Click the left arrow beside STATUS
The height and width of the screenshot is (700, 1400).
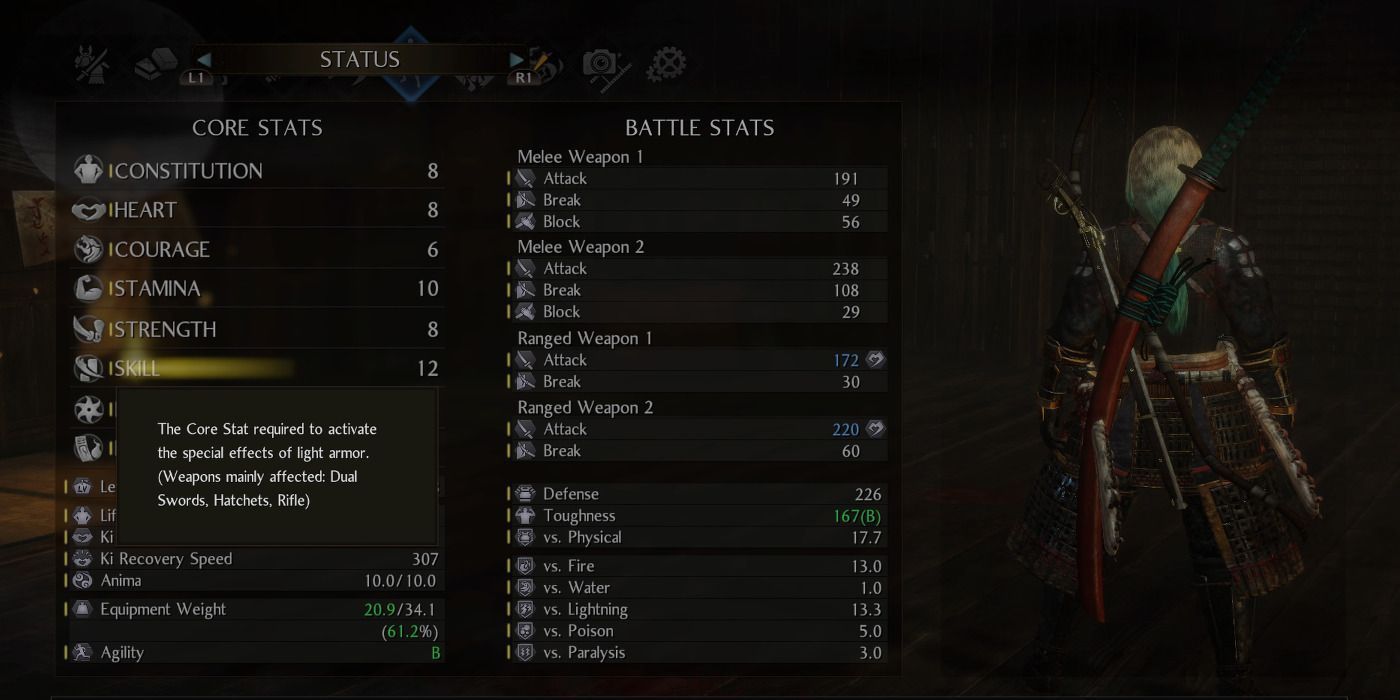[203, 60]
